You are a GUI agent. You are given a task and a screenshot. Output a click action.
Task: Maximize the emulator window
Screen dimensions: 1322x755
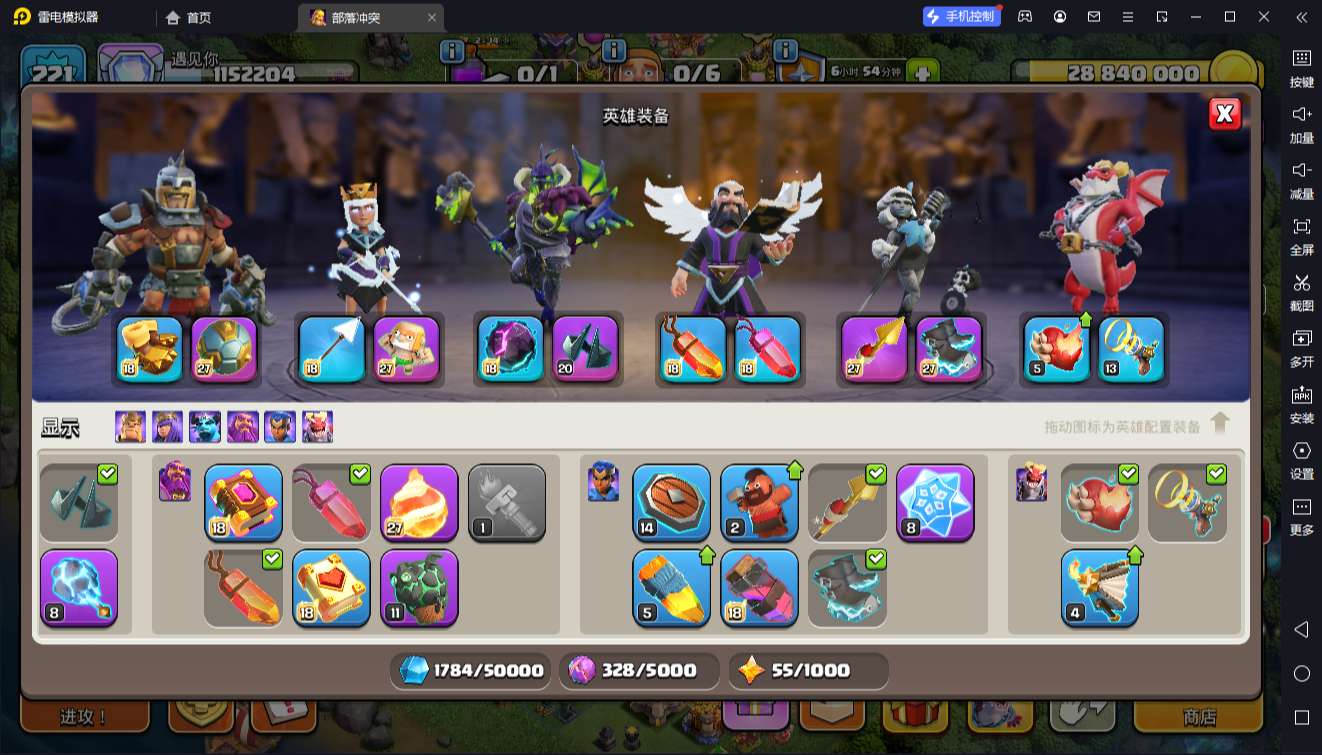pos(1230,17)
